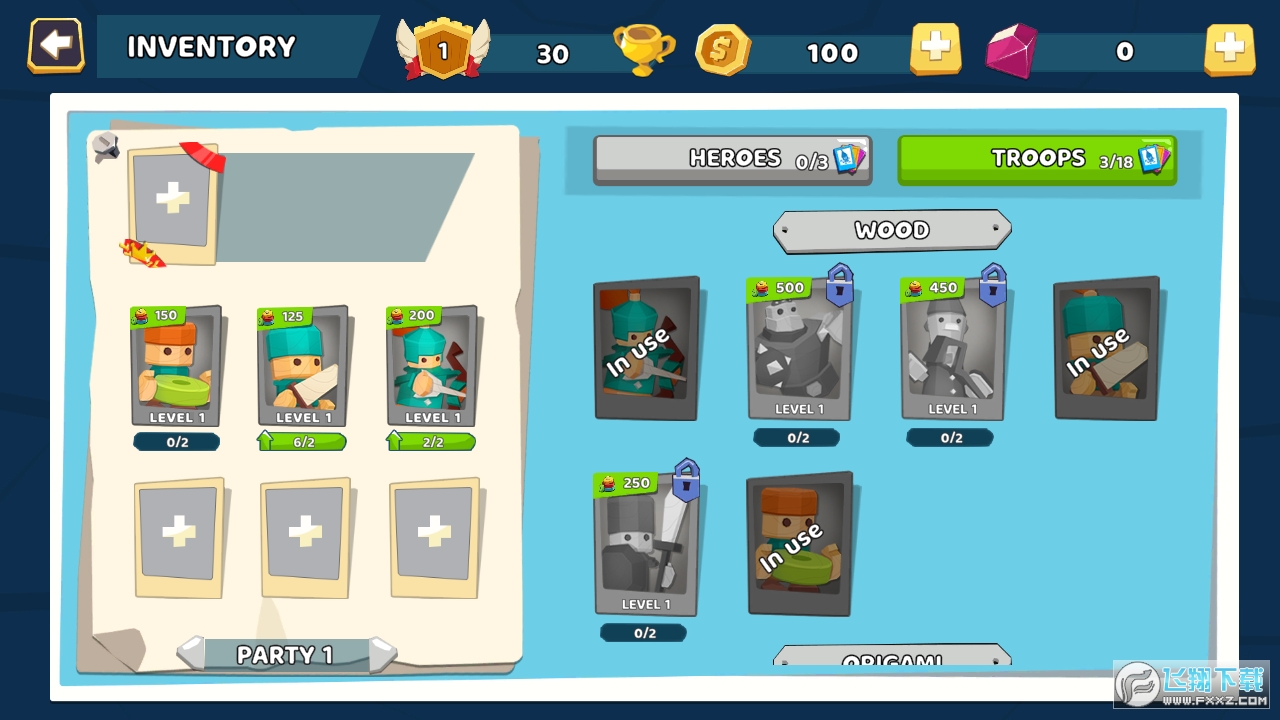Image resolution: width=1280 pixels, height=720 pixels.
Task: Buy more pink gems with plus button
Action: click(x=1229, y=48)
